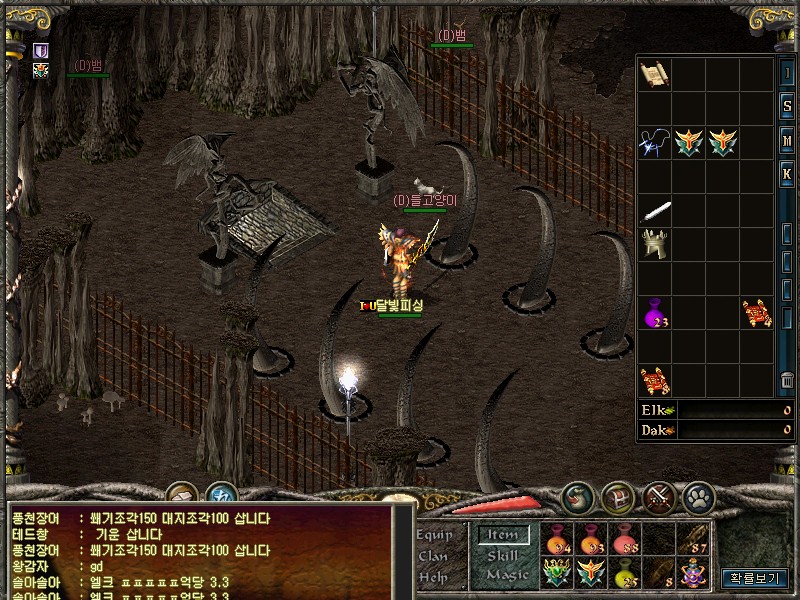This screenshot has width=800, height=600.
Task: Select the crown helmet inventory item
Action: point(656,244)
